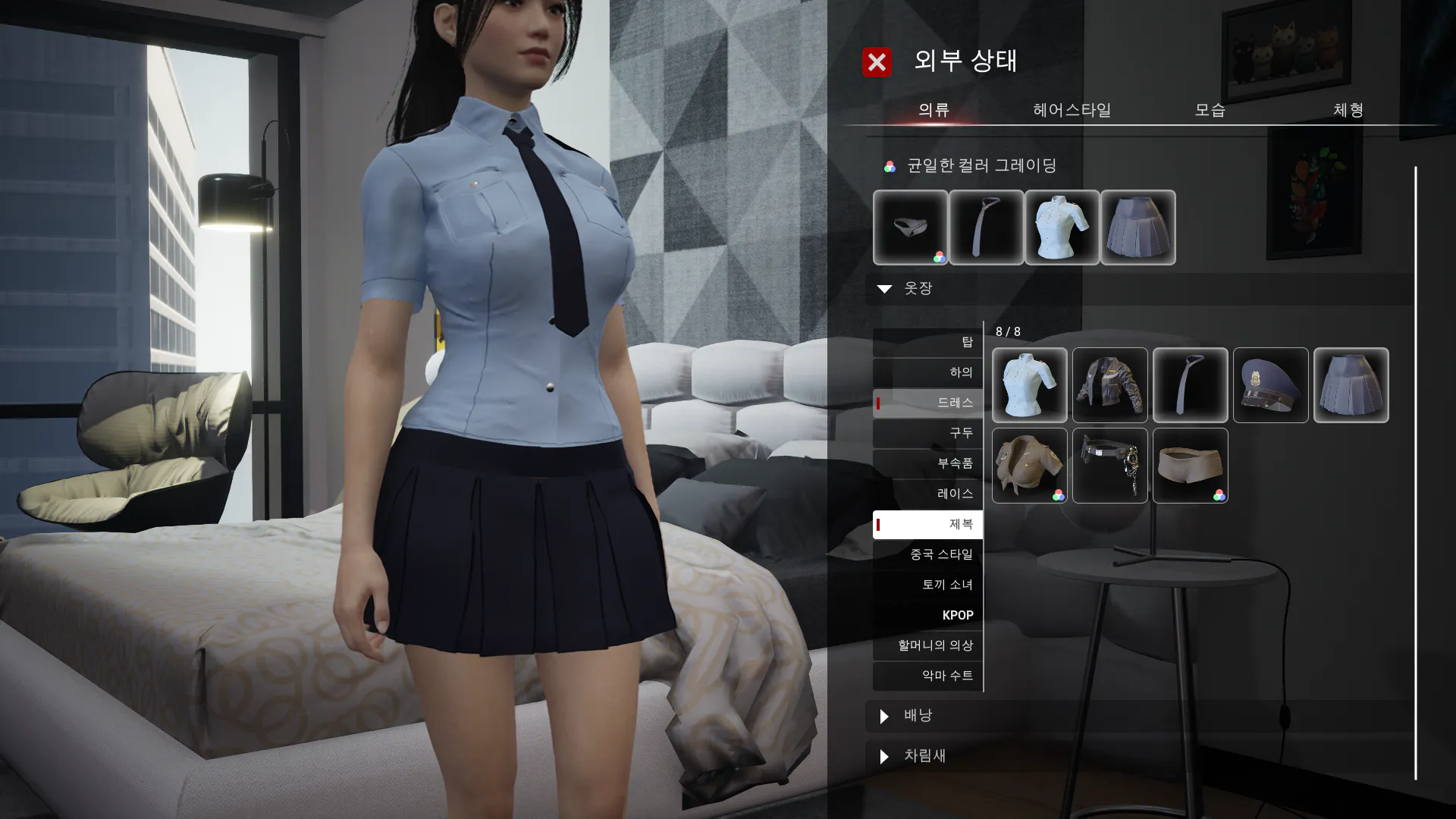The image size is (1456, 819).
Task: Close the 외부 상태 panel
Action: [x=877, y=62]
